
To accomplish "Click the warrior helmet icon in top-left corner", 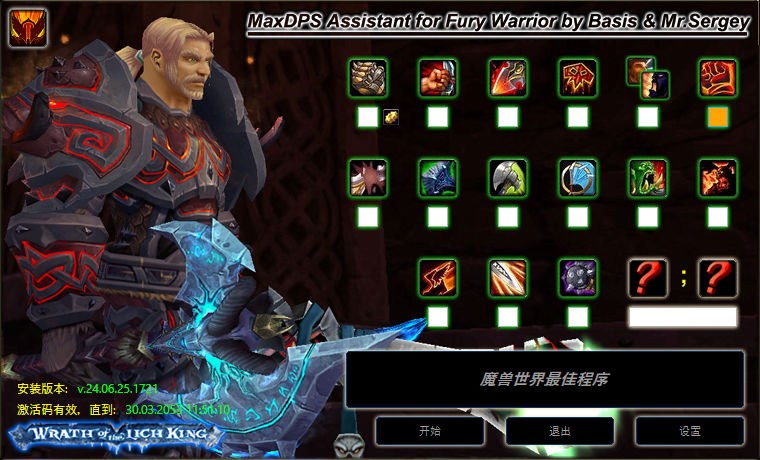I will [24, 26].
